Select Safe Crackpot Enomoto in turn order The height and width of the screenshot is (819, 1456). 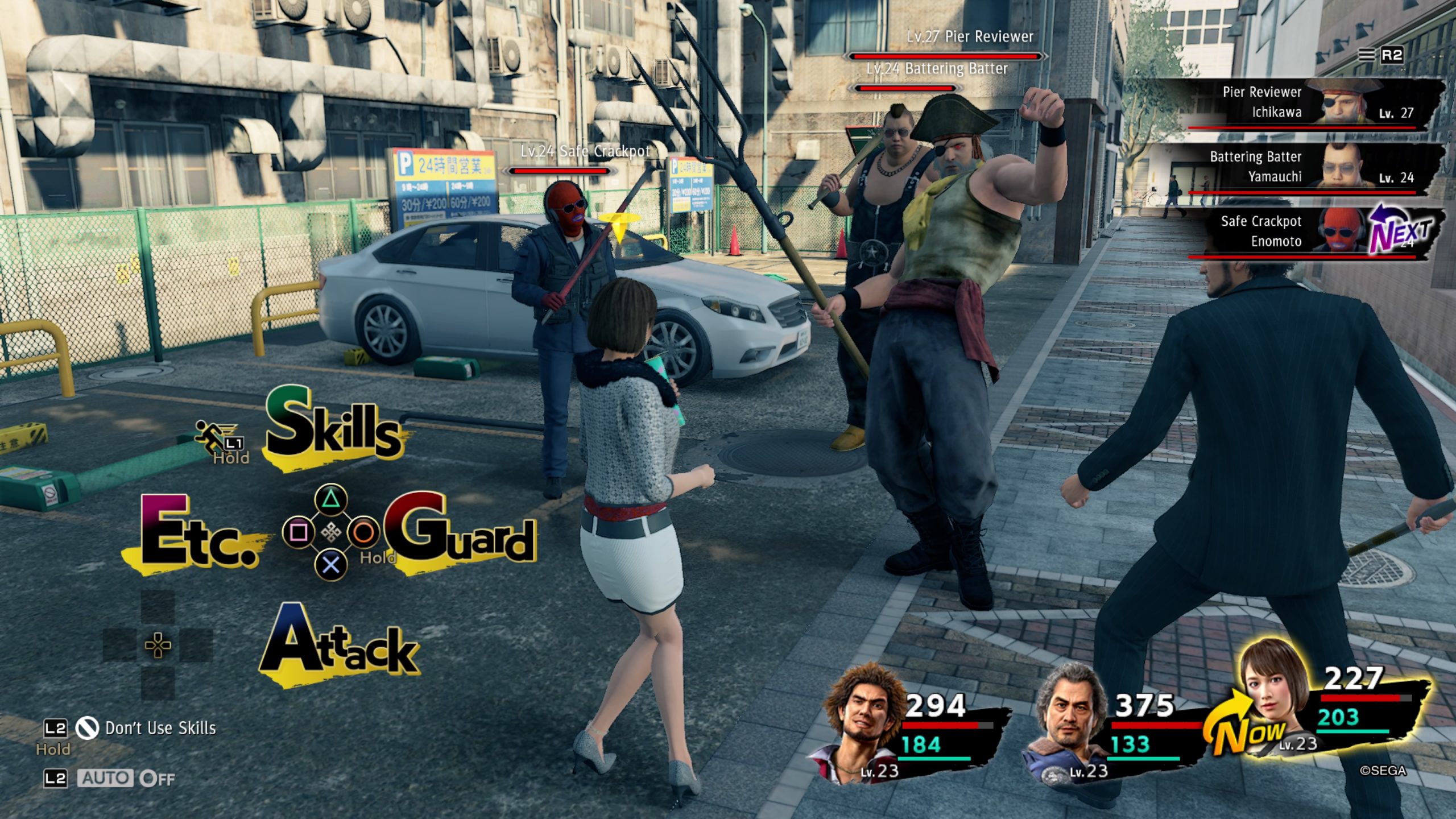(1314, 232)
